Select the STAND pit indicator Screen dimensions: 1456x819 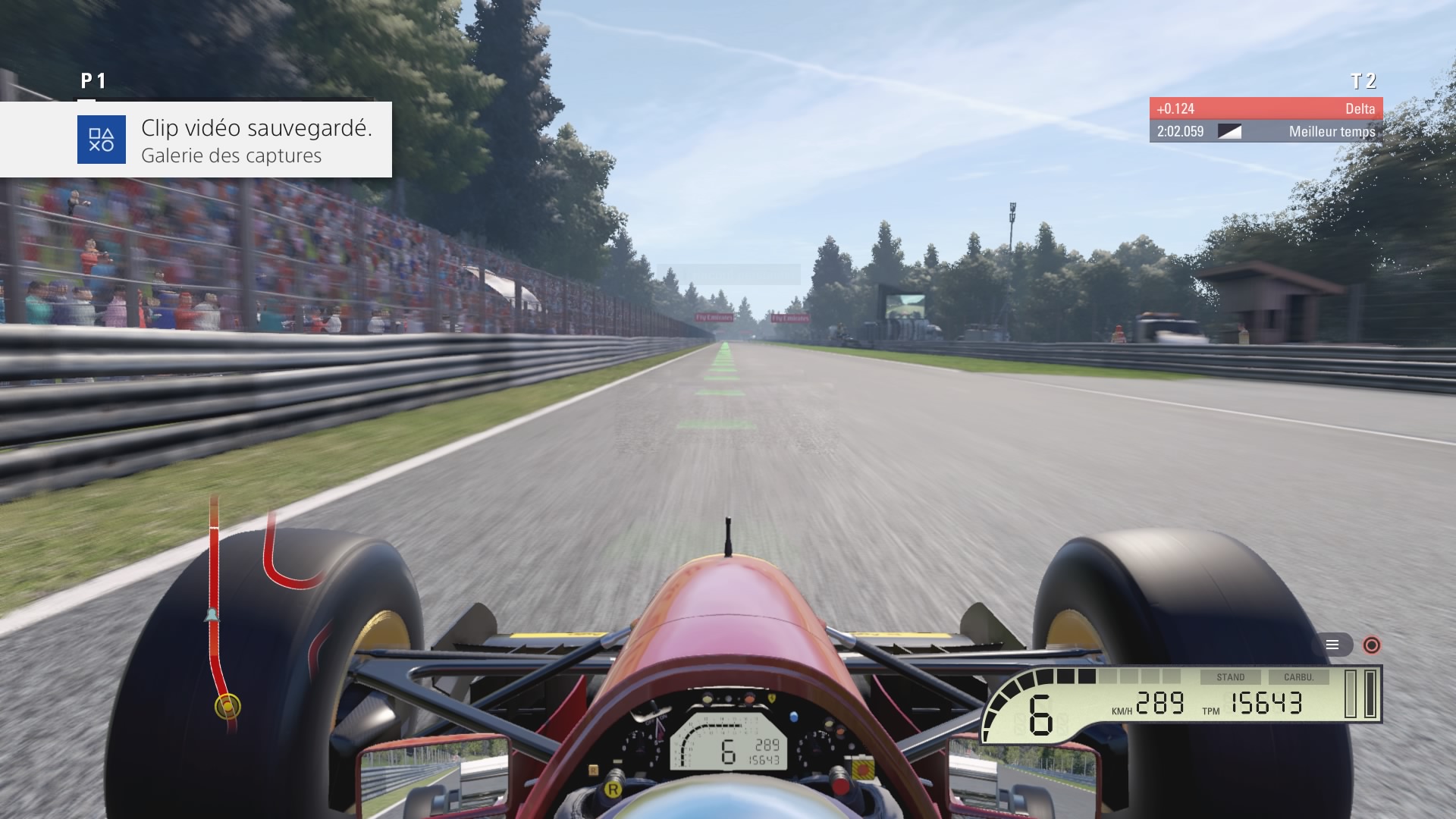1230,677
